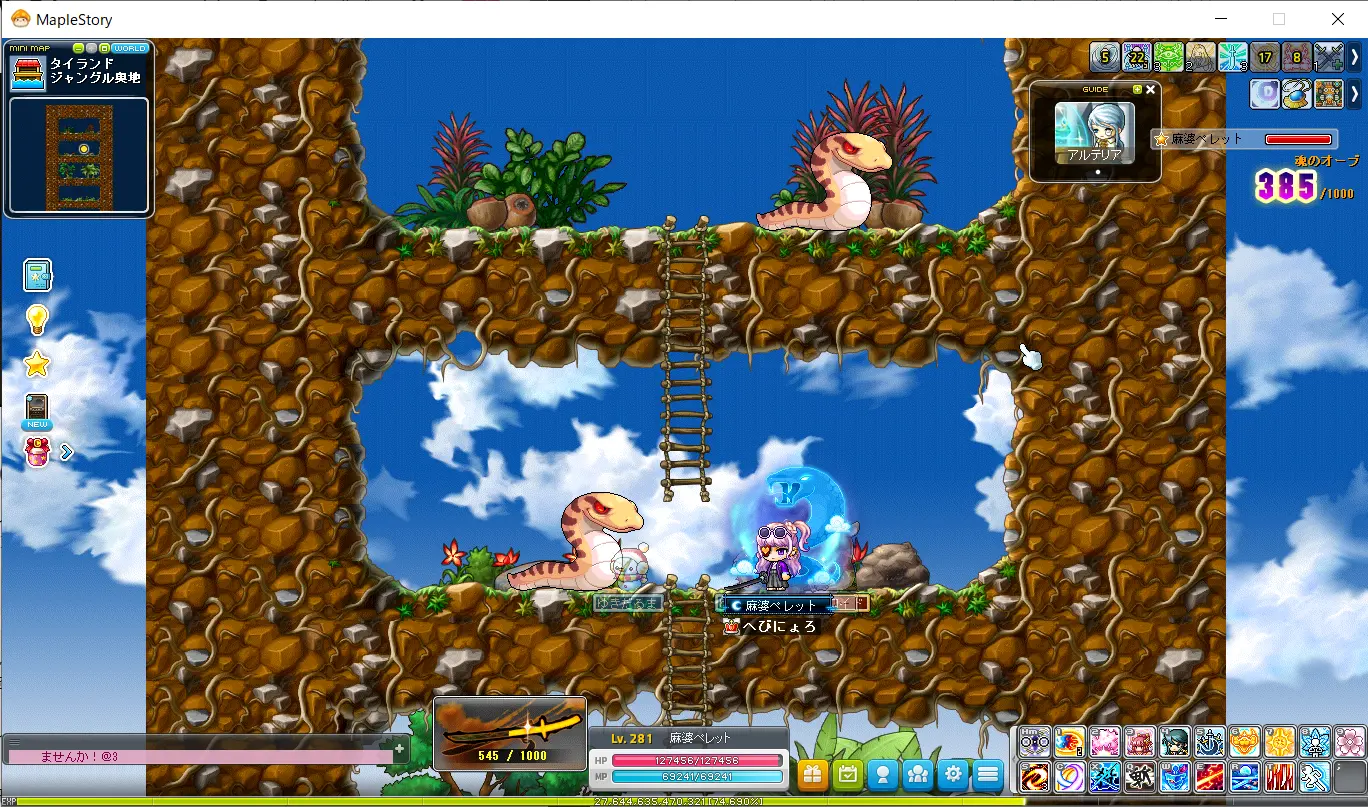
Task: Open the green calendar event button
Action: coord(848,774)
